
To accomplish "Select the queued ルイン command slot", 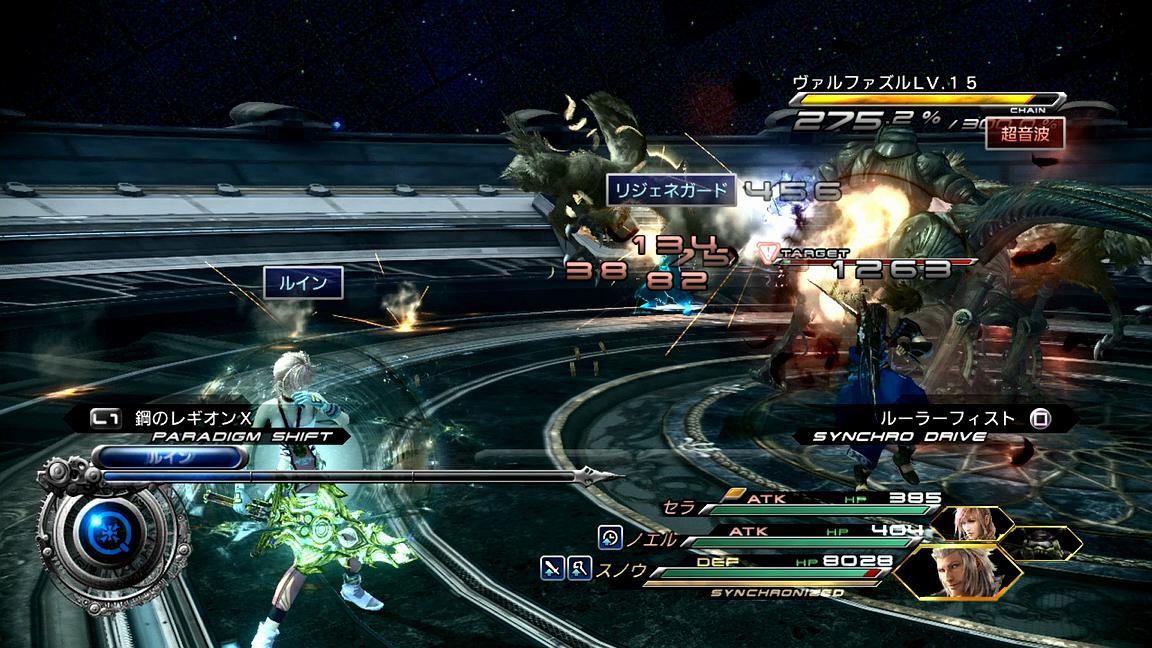I will coord(170,458).
